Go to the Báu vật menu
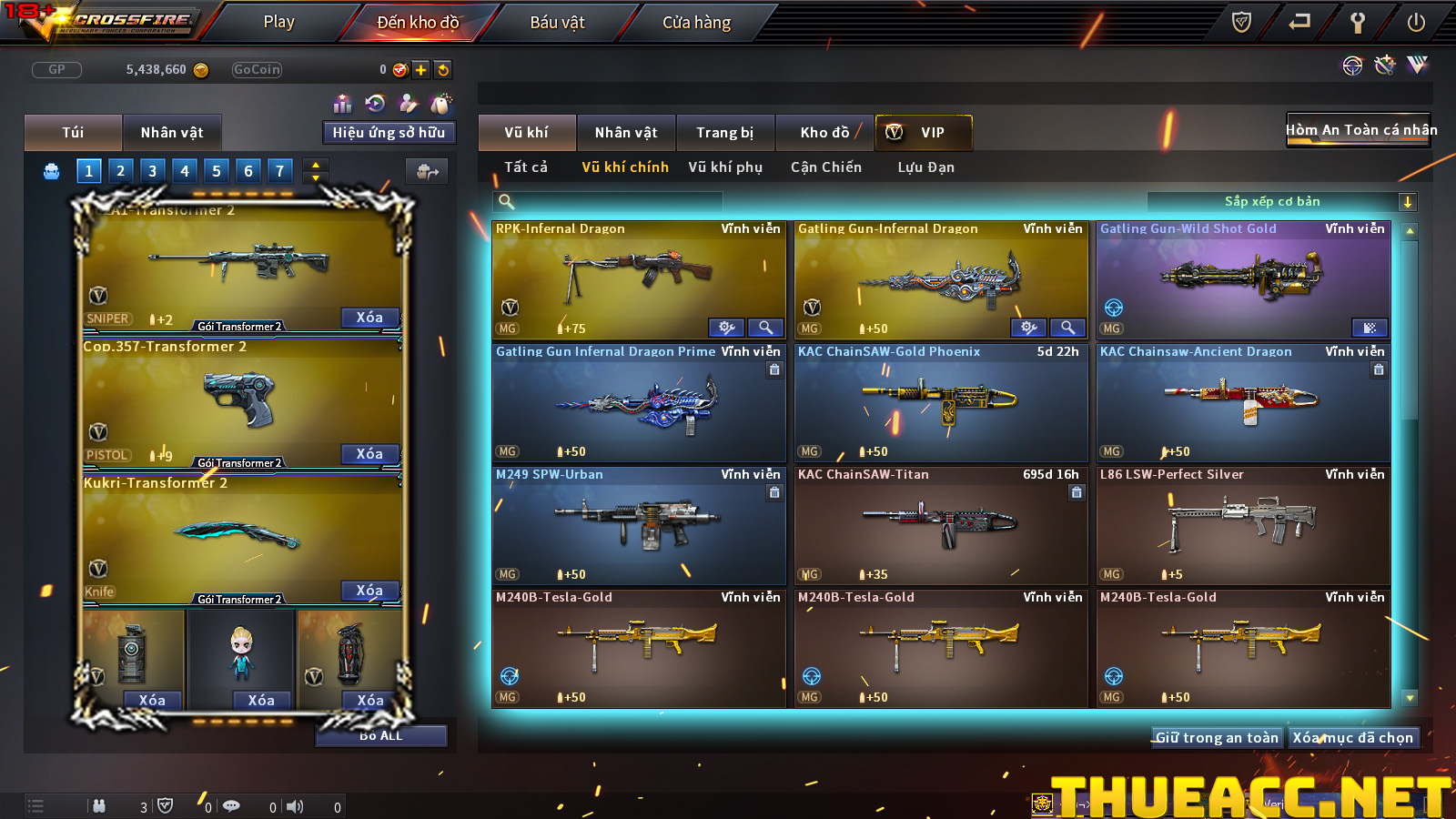The width and height of the screenshot is (1456, 819). click(x=557, y=22)
